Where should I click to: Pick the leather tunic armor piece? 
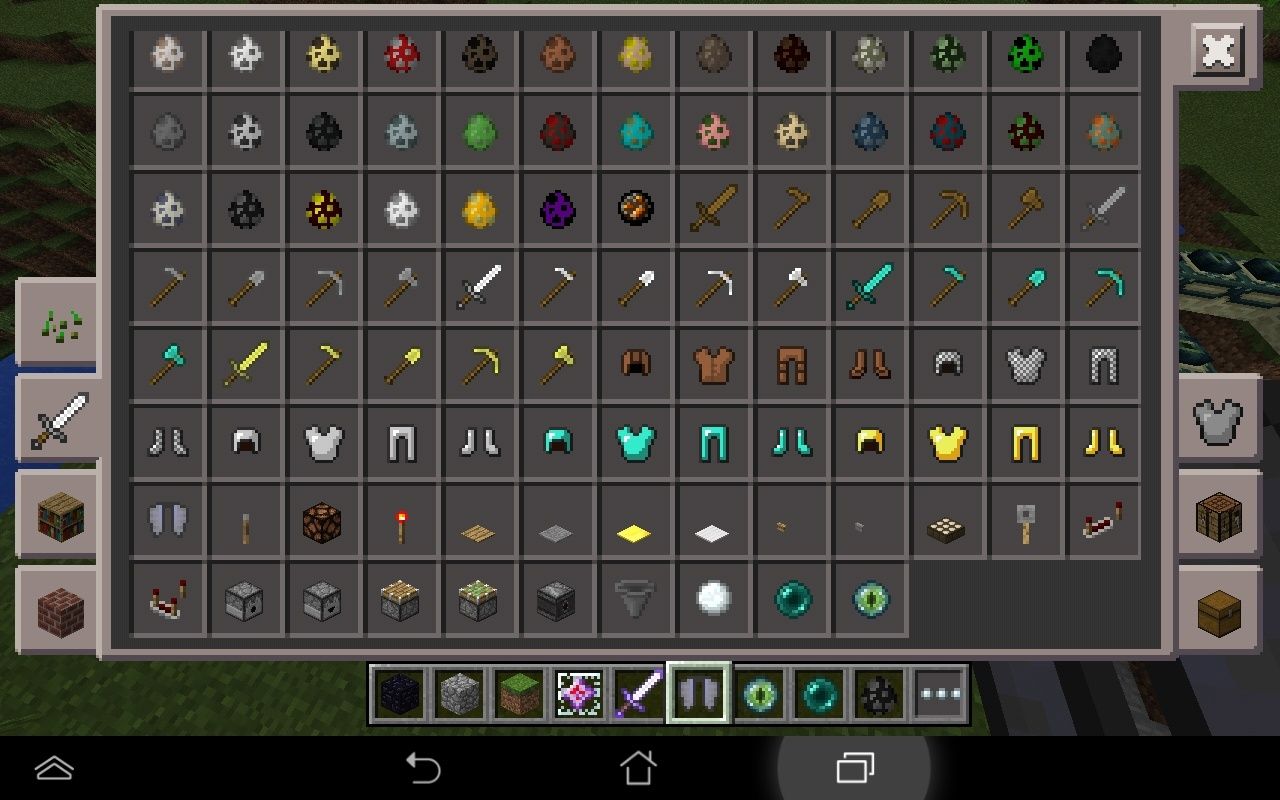pos(714,363)
